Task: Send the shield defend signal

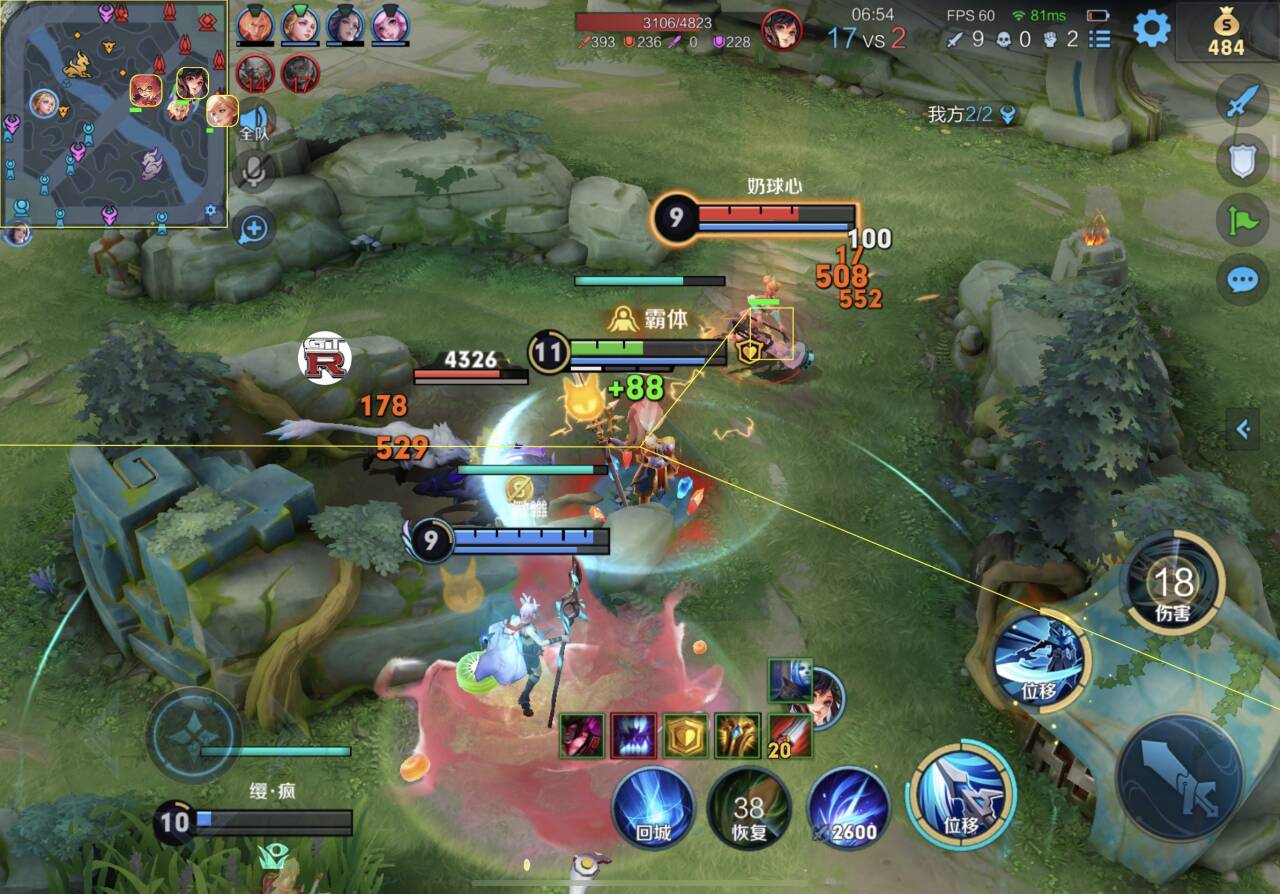Action: [x=1242, y=160]
